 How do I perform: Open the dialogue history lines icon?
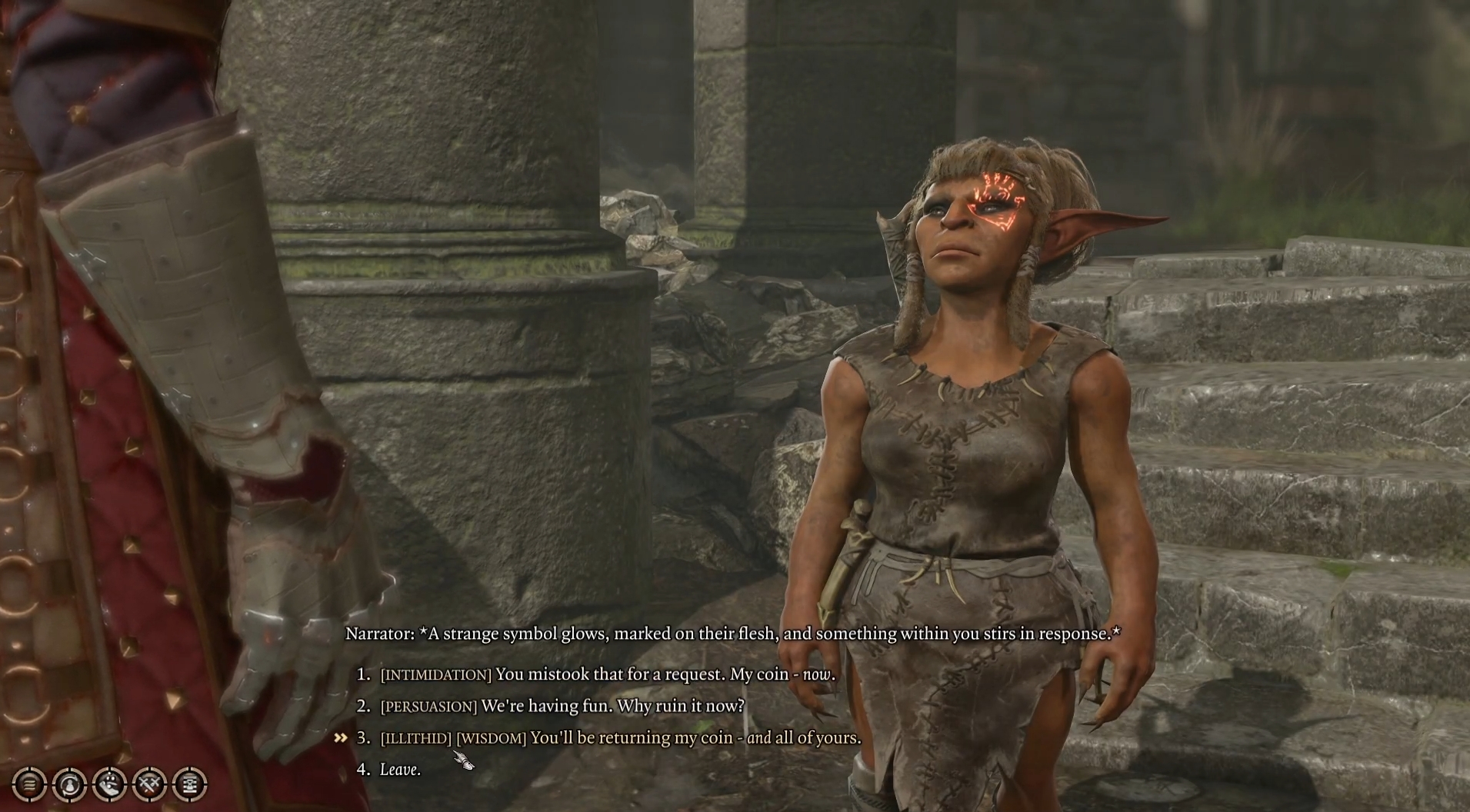[x=29, y=784]
